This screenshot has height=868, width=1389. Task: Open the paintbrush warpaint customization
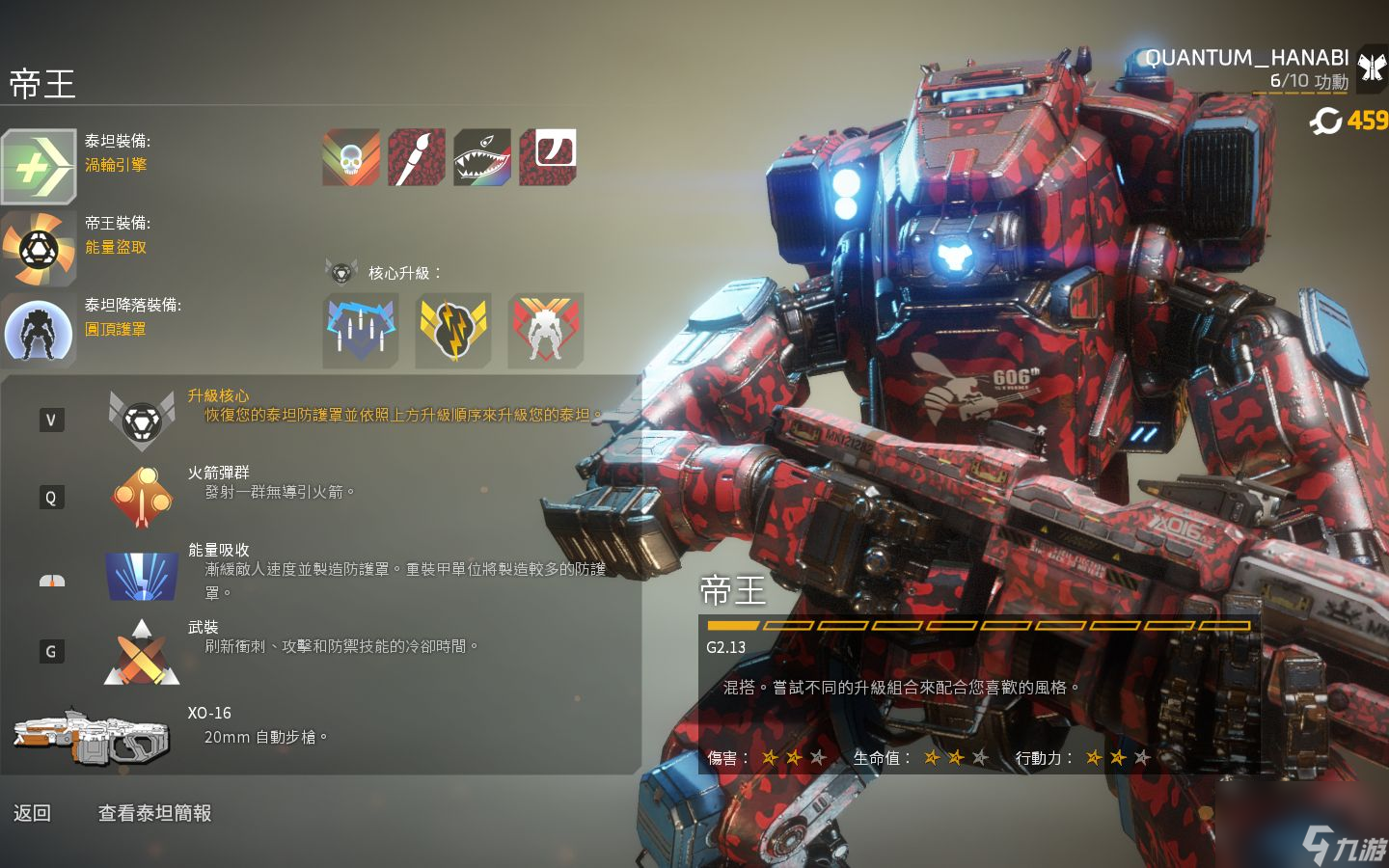[417, 156]
